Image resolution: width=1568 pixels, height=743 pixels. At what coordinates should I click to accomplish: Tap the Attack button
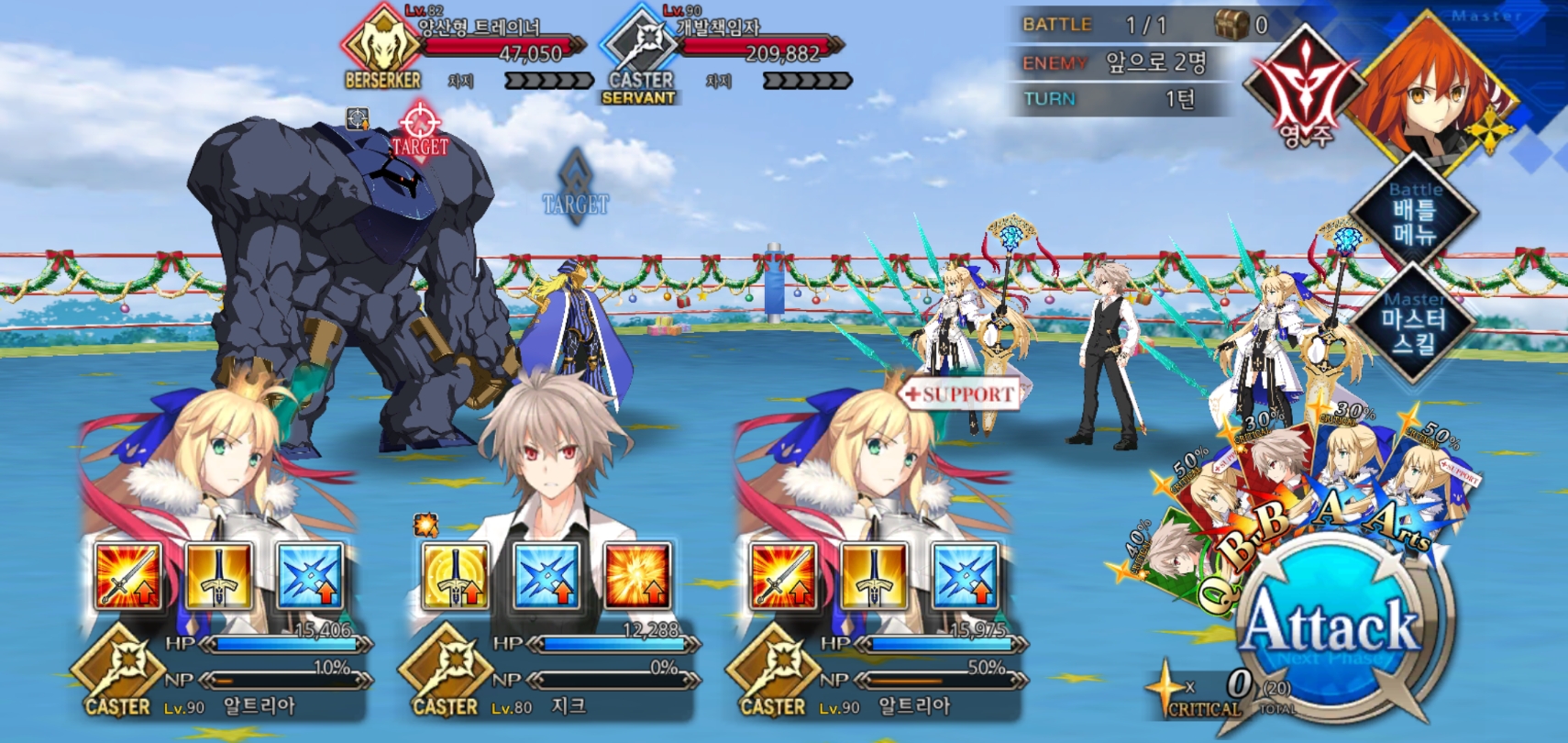[x=1331, y=627]
